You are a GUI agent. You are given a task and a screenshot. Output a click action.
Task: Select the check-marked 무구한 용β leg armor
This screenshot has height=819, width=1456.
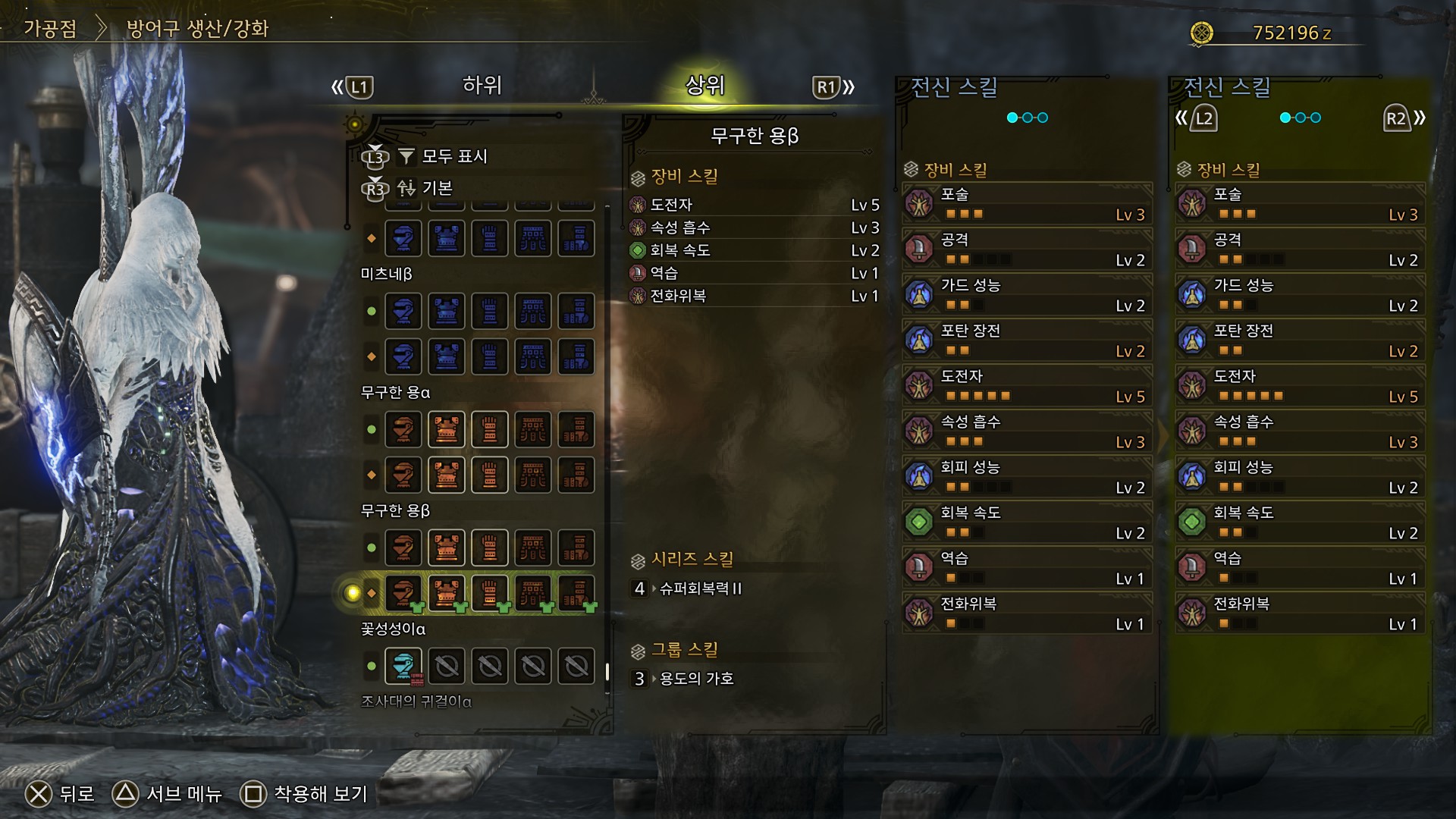tap(576, 593)
